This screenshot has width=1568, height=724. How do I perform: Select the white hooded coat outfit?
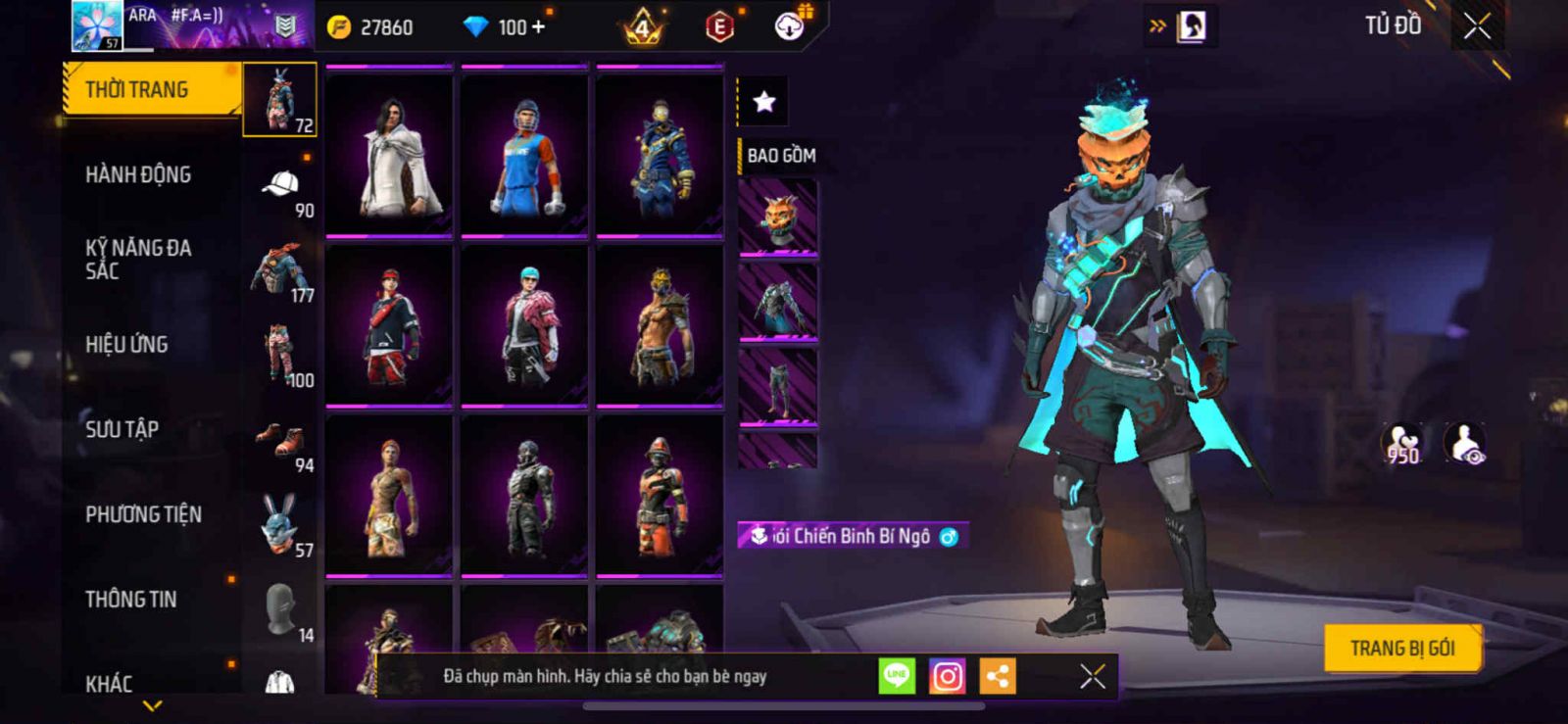(389, 154)
